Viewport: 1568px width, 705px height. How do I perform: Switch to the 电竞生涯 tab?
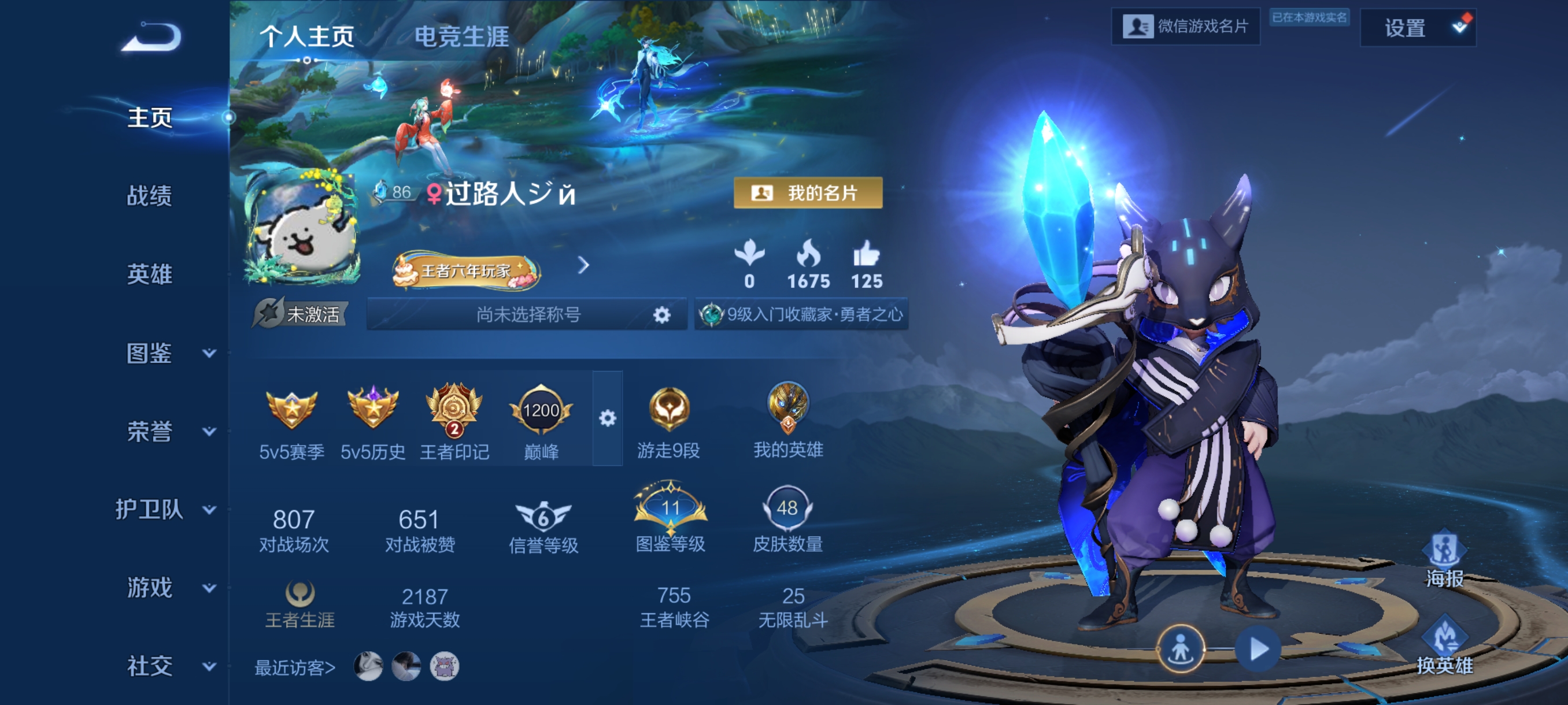461,36
